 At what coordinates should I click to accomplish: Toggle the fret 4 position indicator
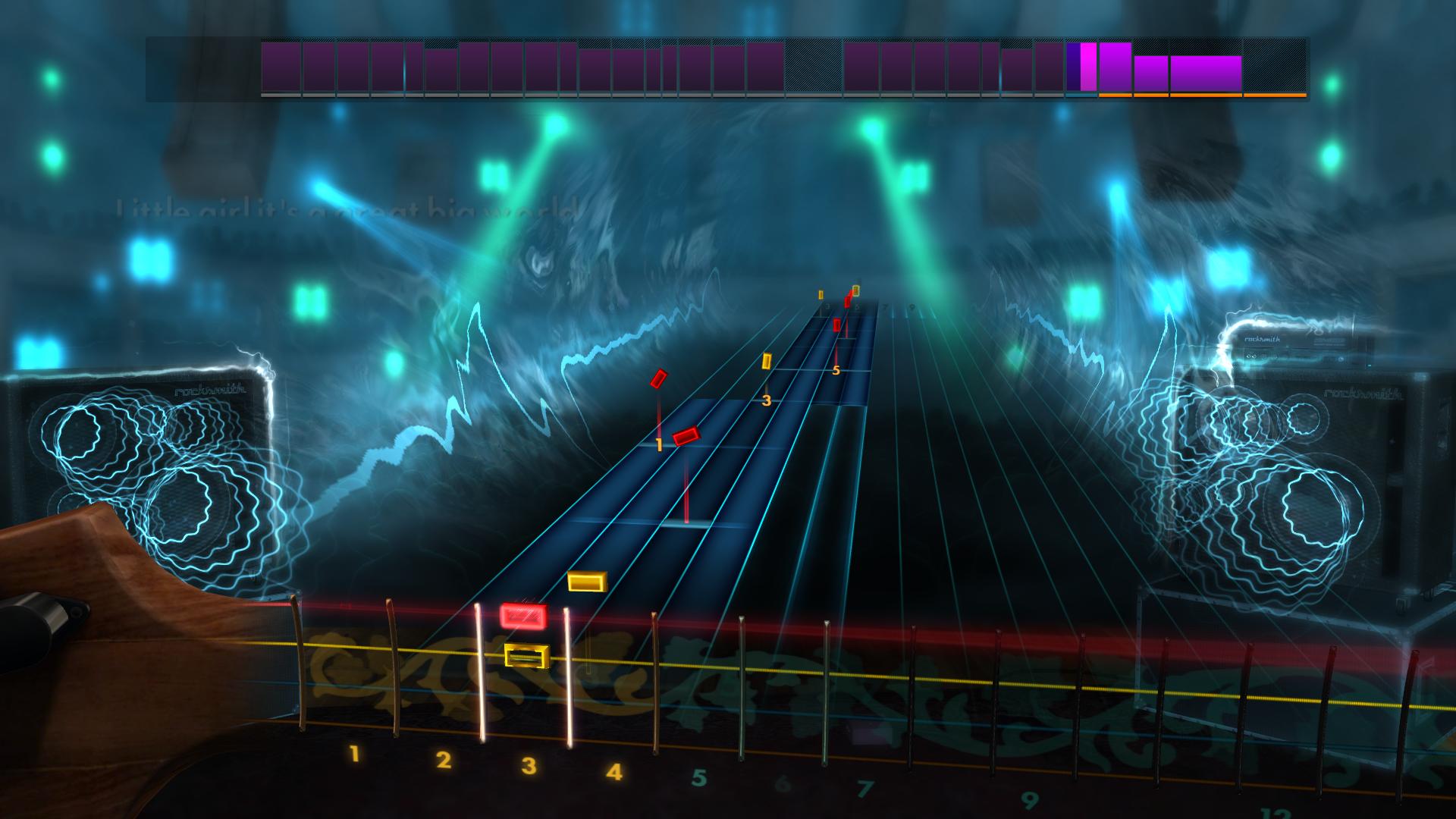(569, 667)
